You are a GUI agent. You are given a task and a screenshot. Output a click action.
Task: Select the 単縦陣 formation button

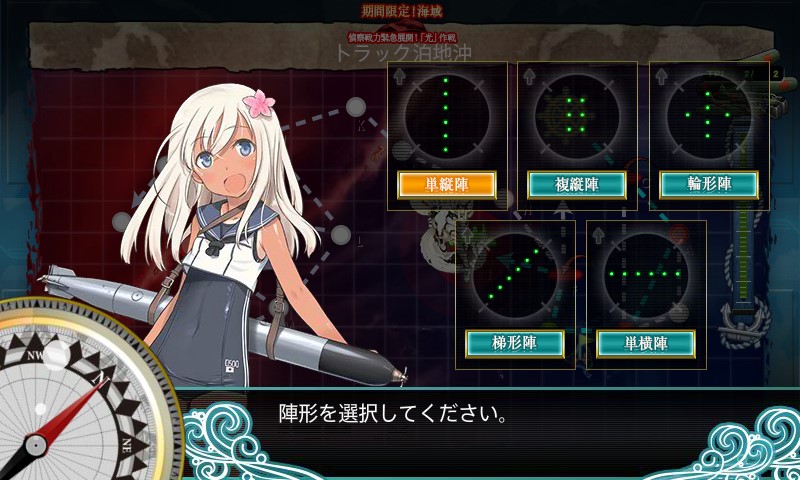[x=447, y=184]
